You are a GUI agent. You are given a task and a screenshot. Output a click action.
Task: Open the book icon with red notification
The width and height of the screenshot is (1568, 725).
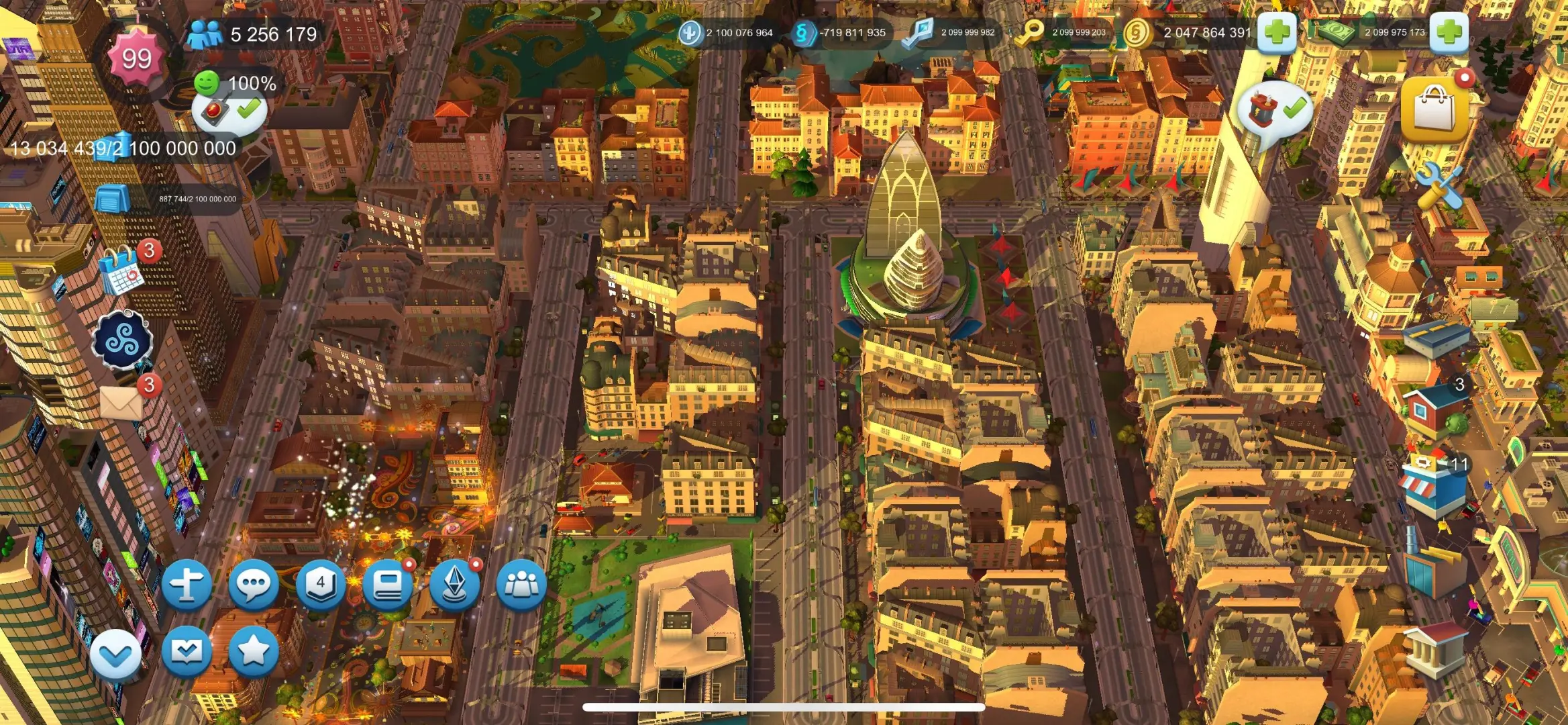point(388,585)
